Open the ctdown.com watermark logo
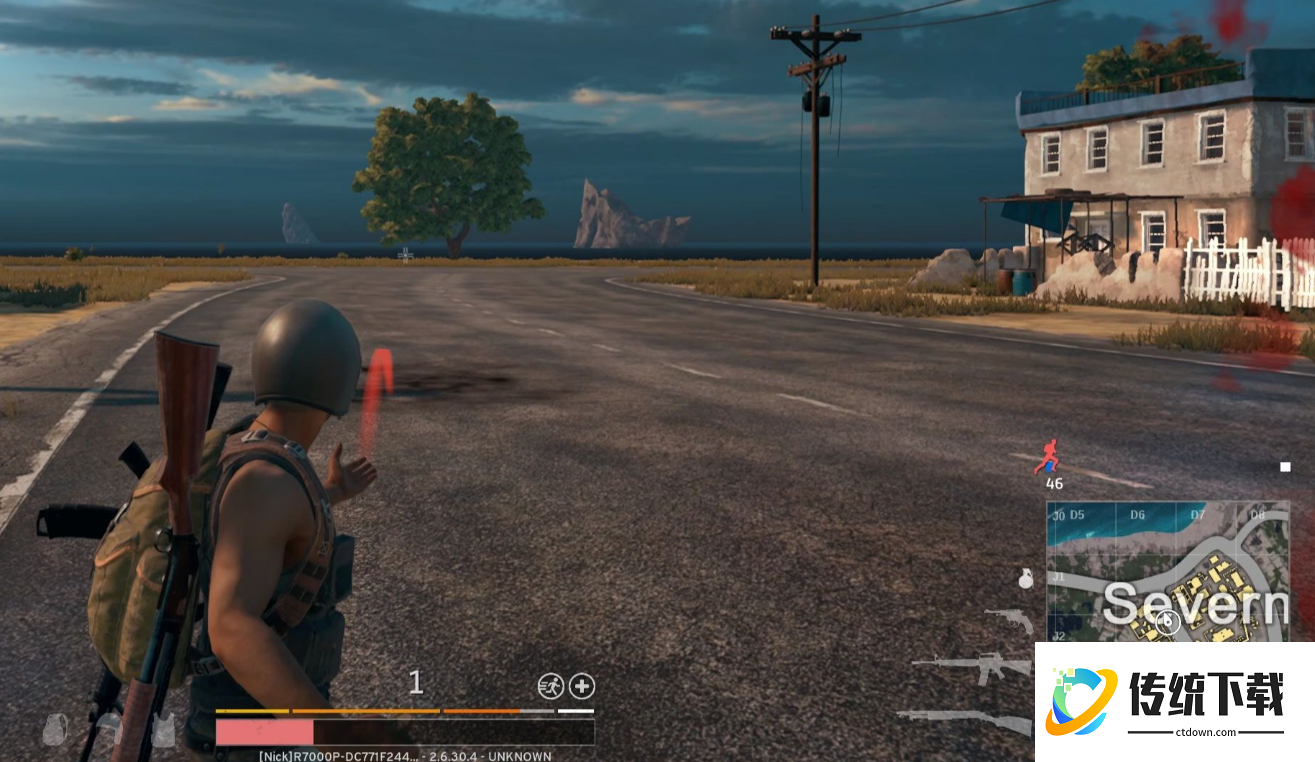1315x762 pixels. tap(1174, 701)
